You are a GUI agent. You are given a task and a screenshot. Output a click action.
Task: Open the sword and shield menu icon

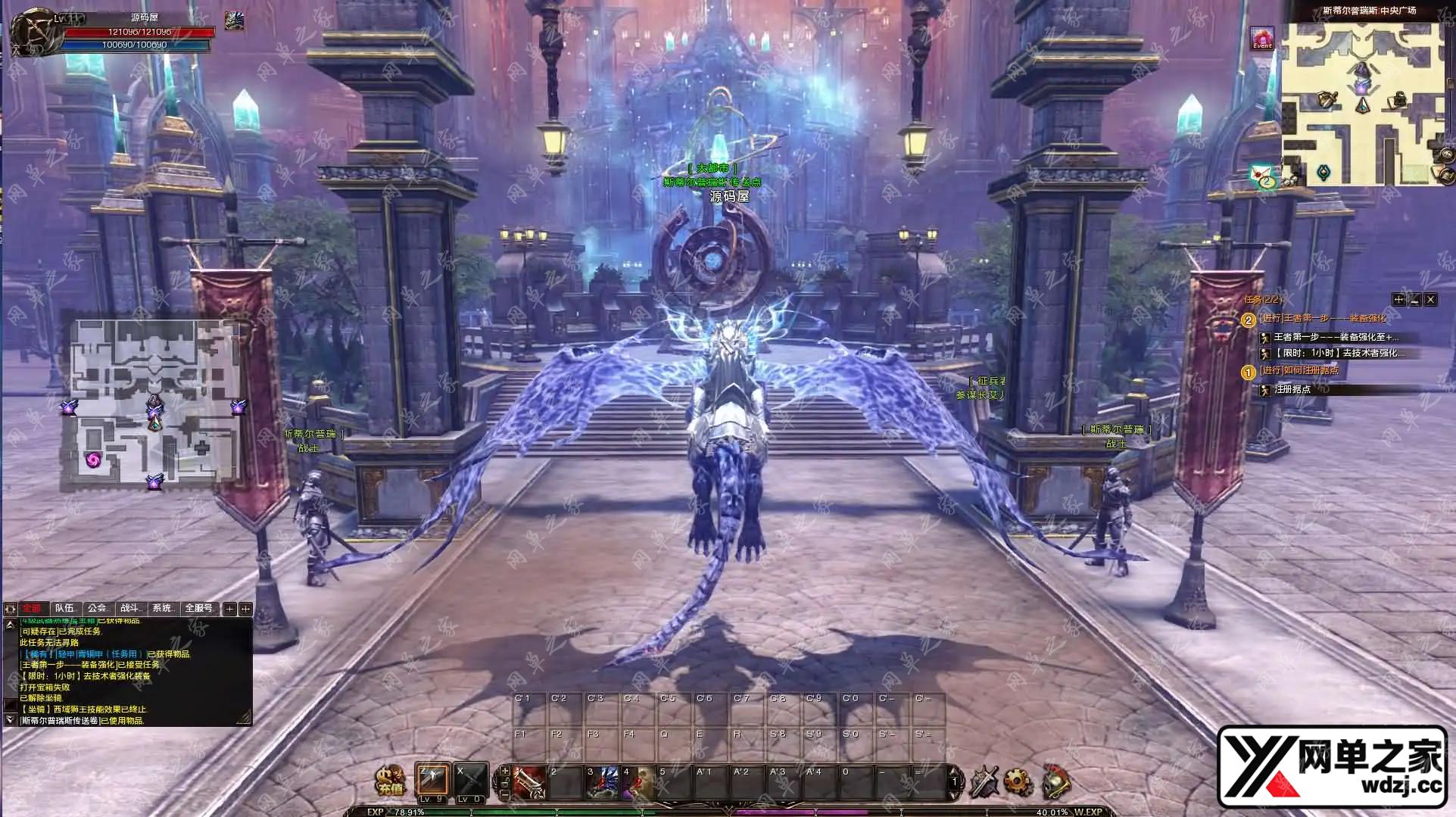click(x=984, y=781)
